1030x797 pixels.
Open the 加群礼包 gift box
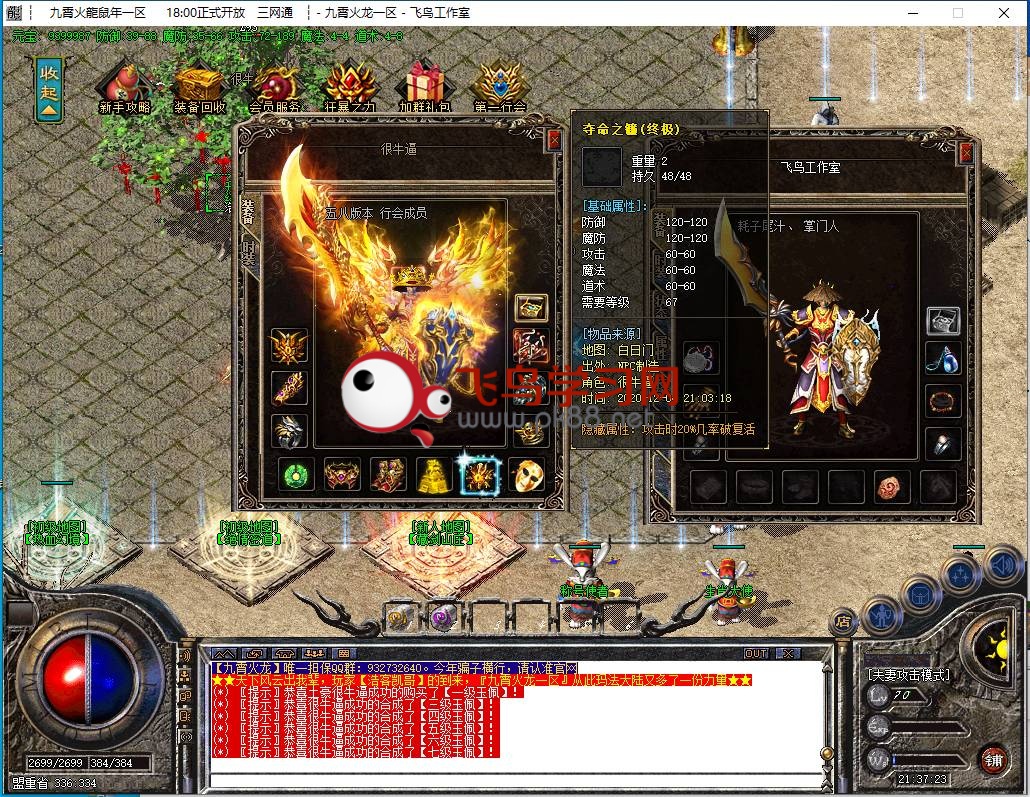[425, 87]
